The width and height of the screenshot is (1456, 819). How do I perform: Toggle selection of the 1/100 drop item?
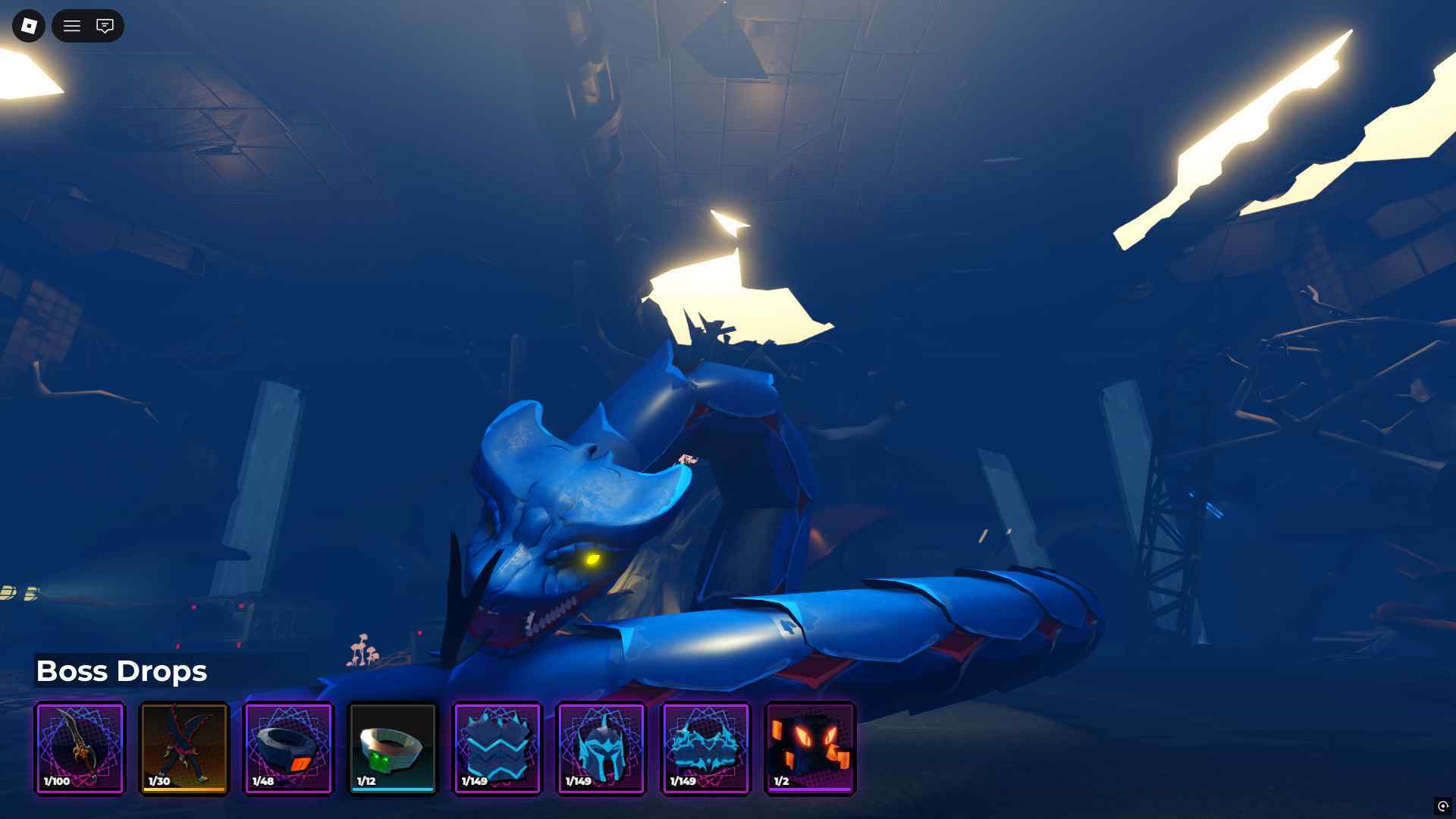(x=80, y=748)
